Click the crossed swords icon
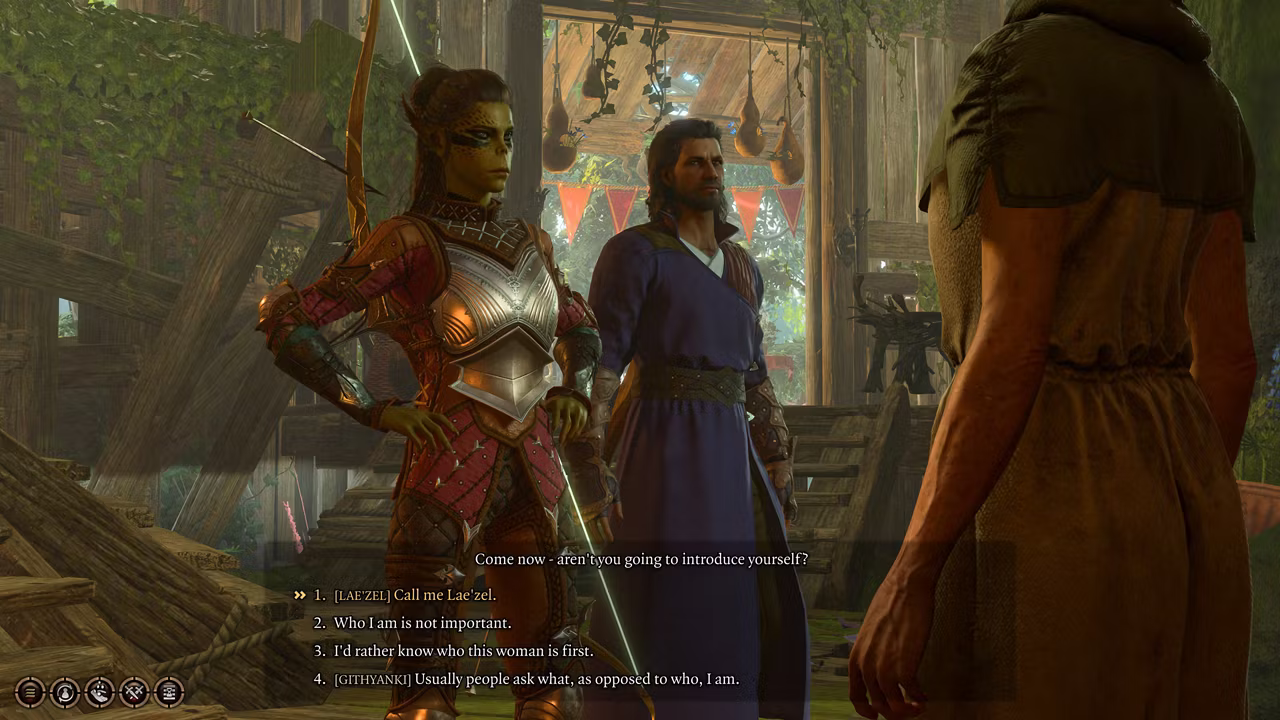1280x720 pixels. pos(134,691)
